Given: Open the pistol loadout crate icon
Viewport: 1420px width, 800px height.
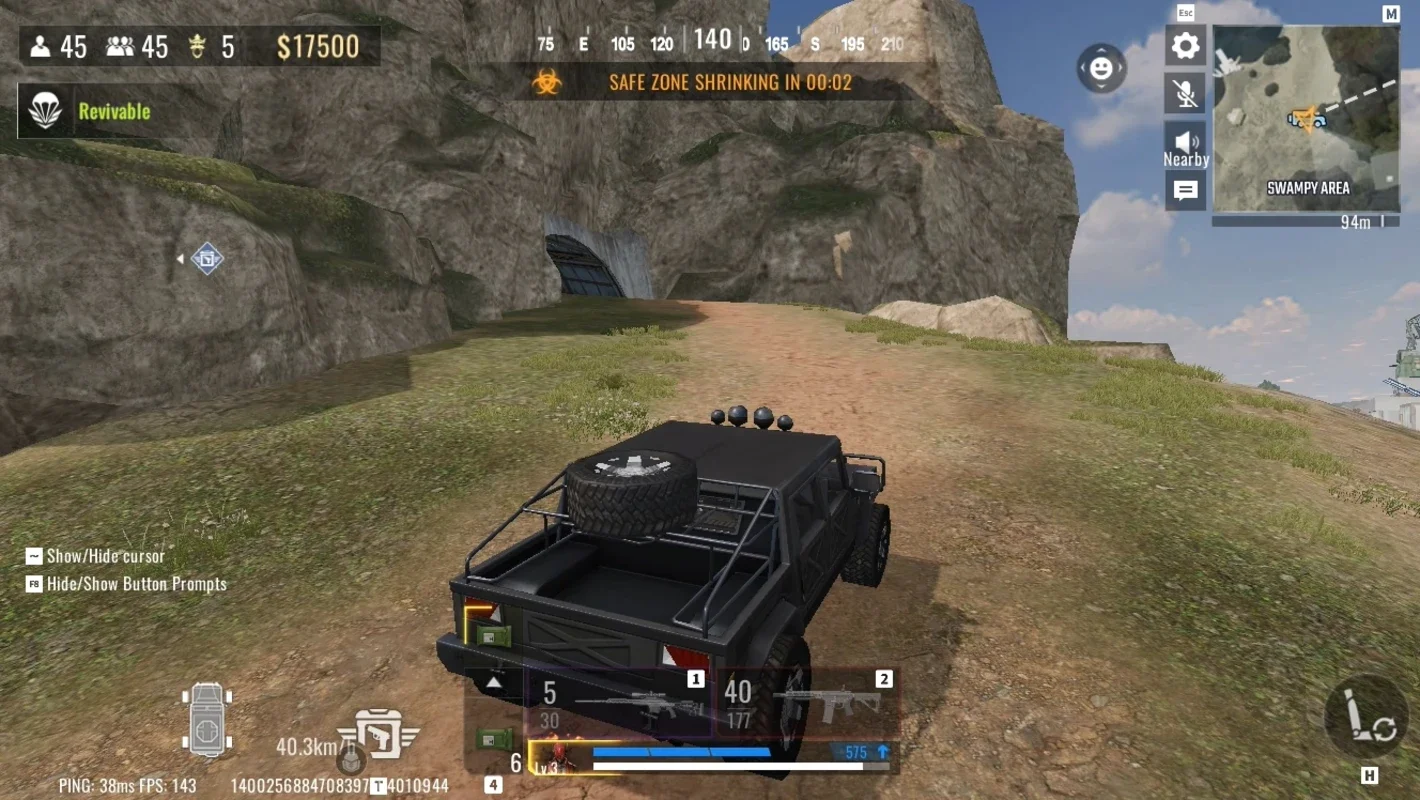Looking at the screenshot, I should (x=379, y=737).
